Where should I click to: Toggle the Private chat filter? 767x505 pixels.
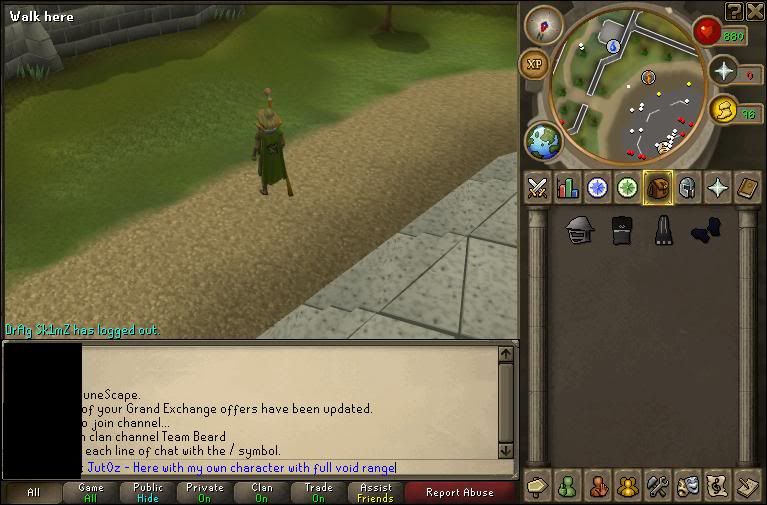(x=204, y=492)
